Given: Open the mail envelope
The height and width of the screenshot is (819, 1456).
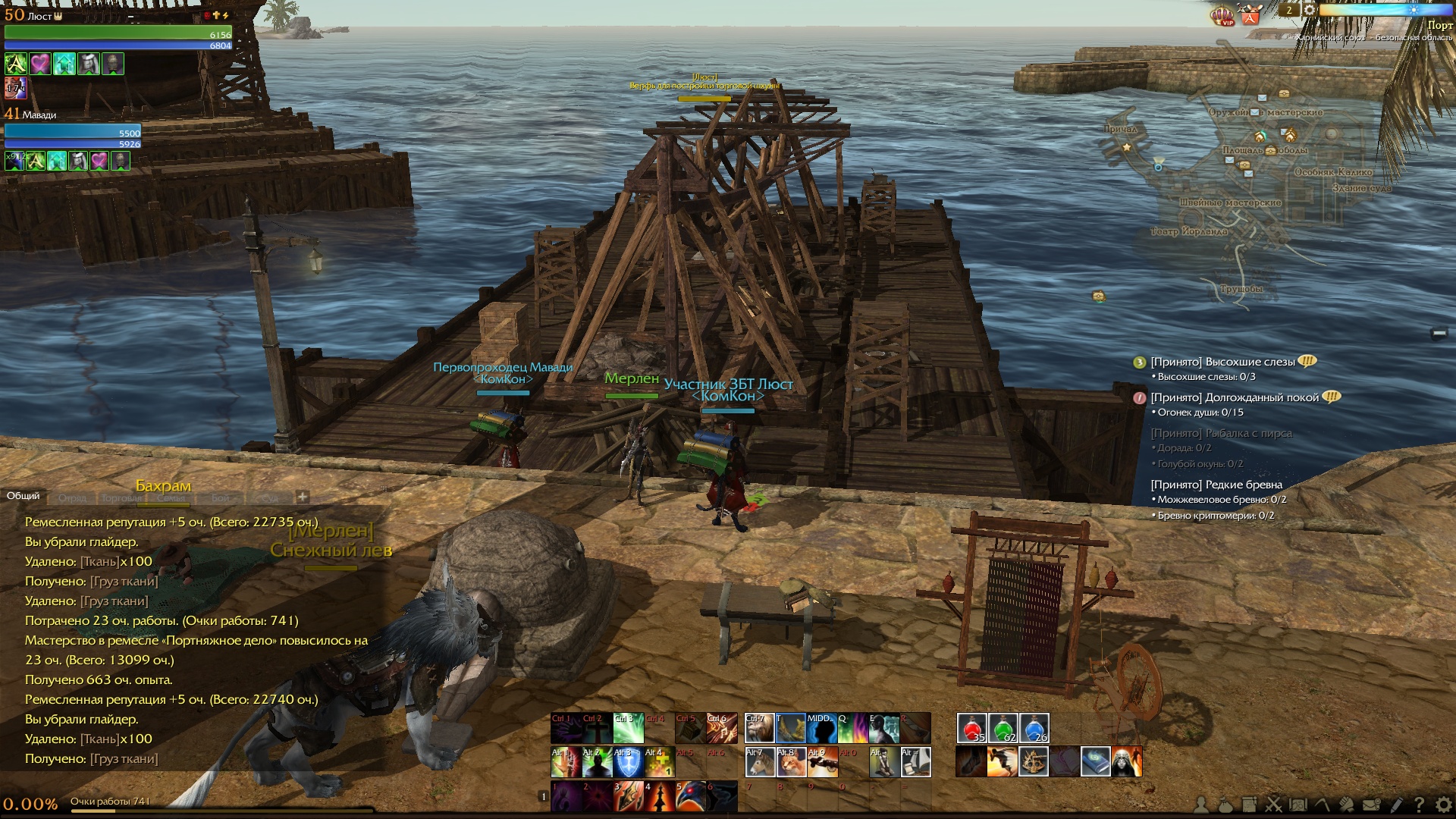Looking at the screenshot, I should (x=1371, y=805).
